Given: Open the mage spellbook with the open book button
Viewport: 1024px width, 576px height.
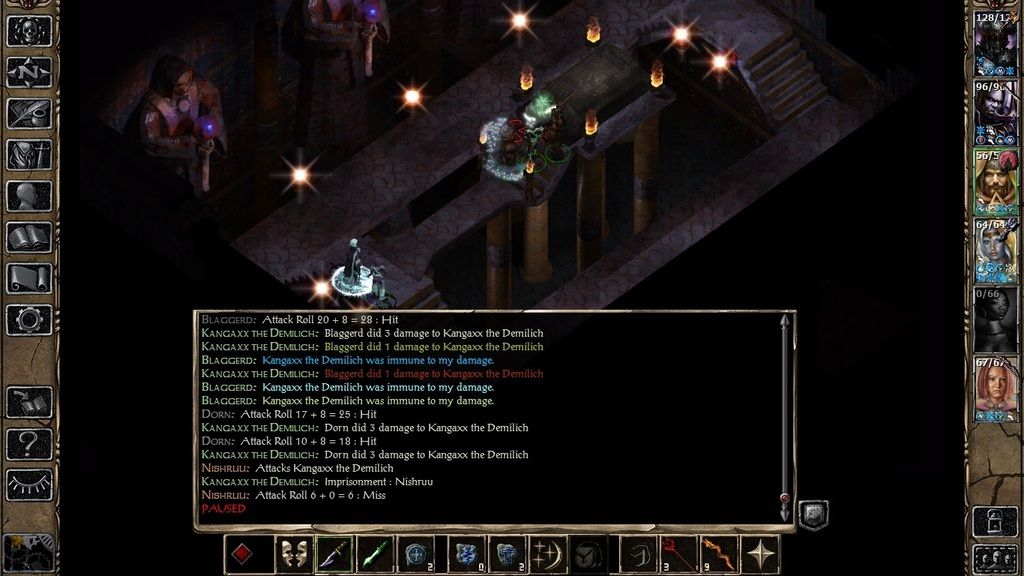Looking at the screenshot, I should [29, 237].
